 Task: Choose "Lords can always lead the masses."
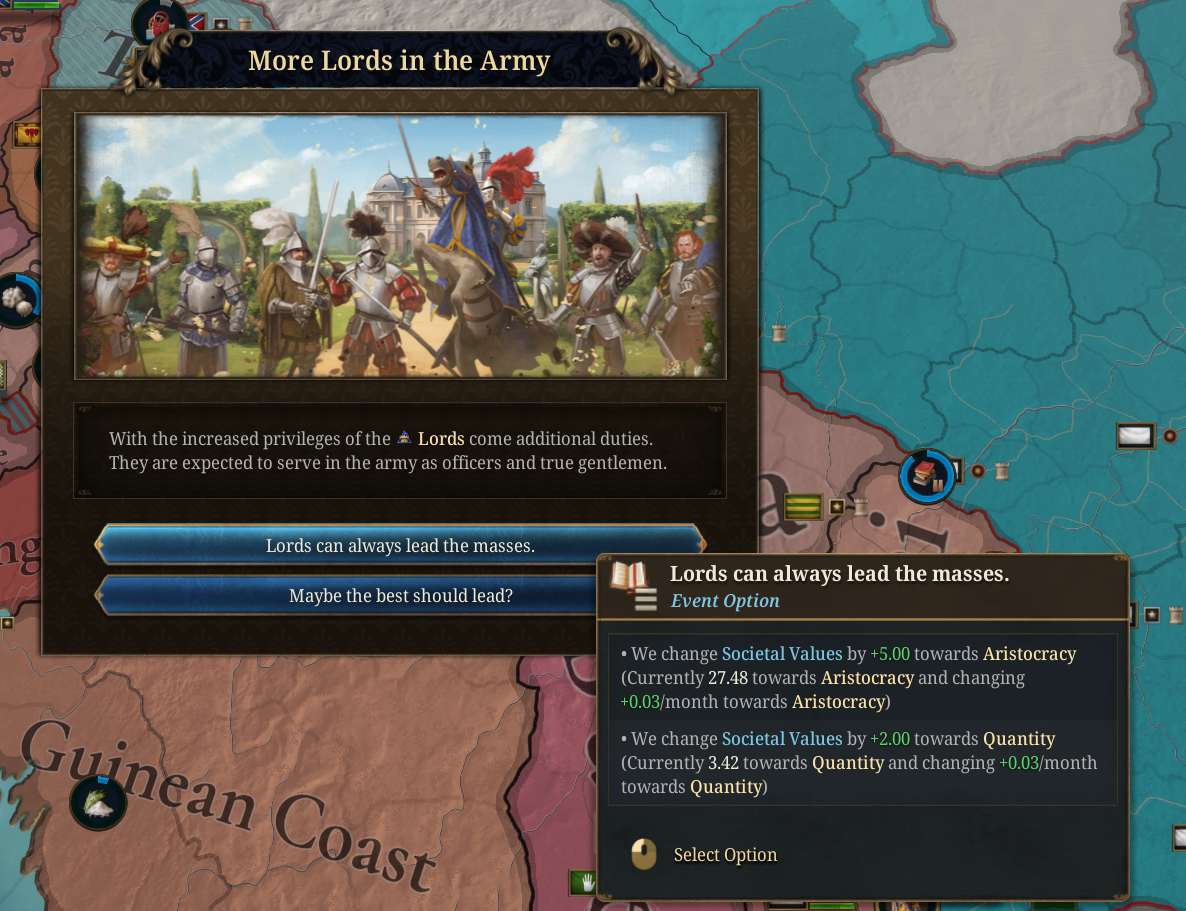point(400,546)
